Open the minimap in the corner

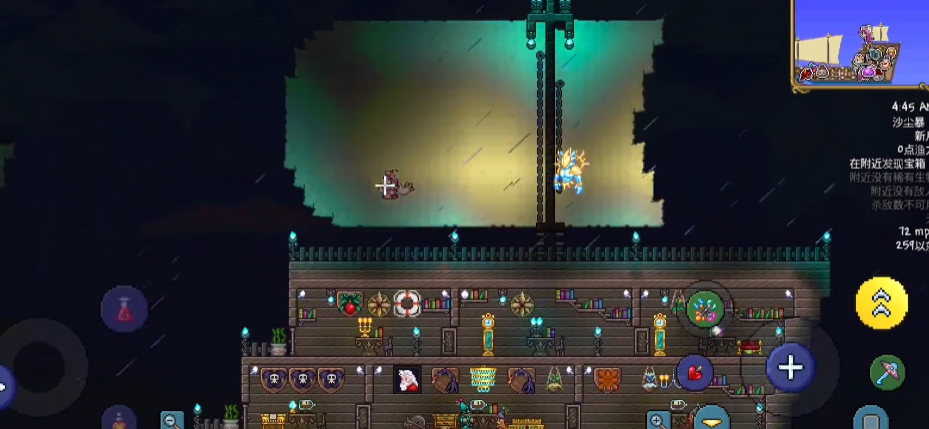coord(861,46)
